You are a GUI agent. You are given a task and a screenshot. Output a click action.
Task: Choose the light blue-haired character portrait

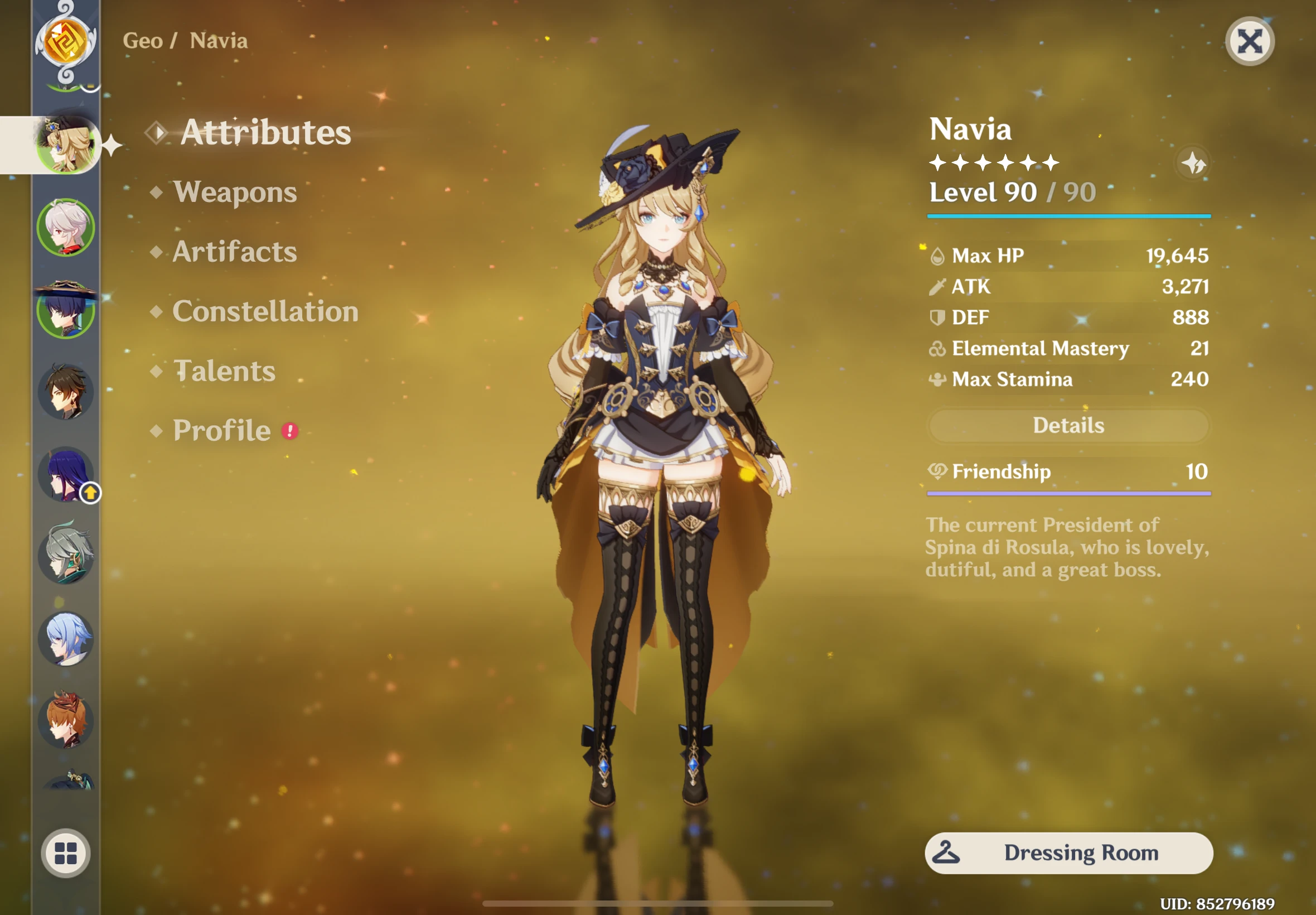tap(66, 638)
